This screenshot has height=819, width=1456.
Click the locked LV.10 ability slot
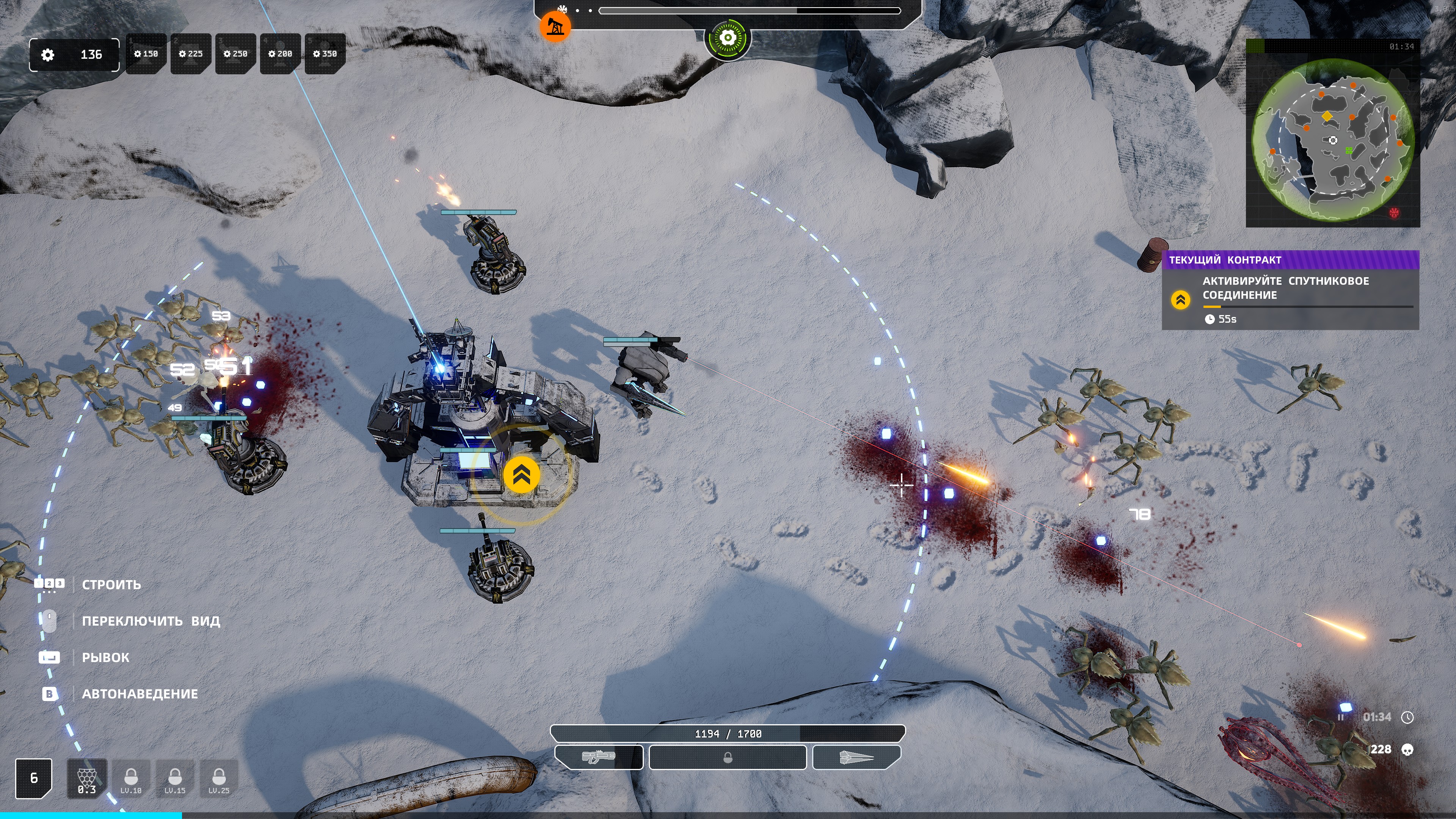coord(131,778)
